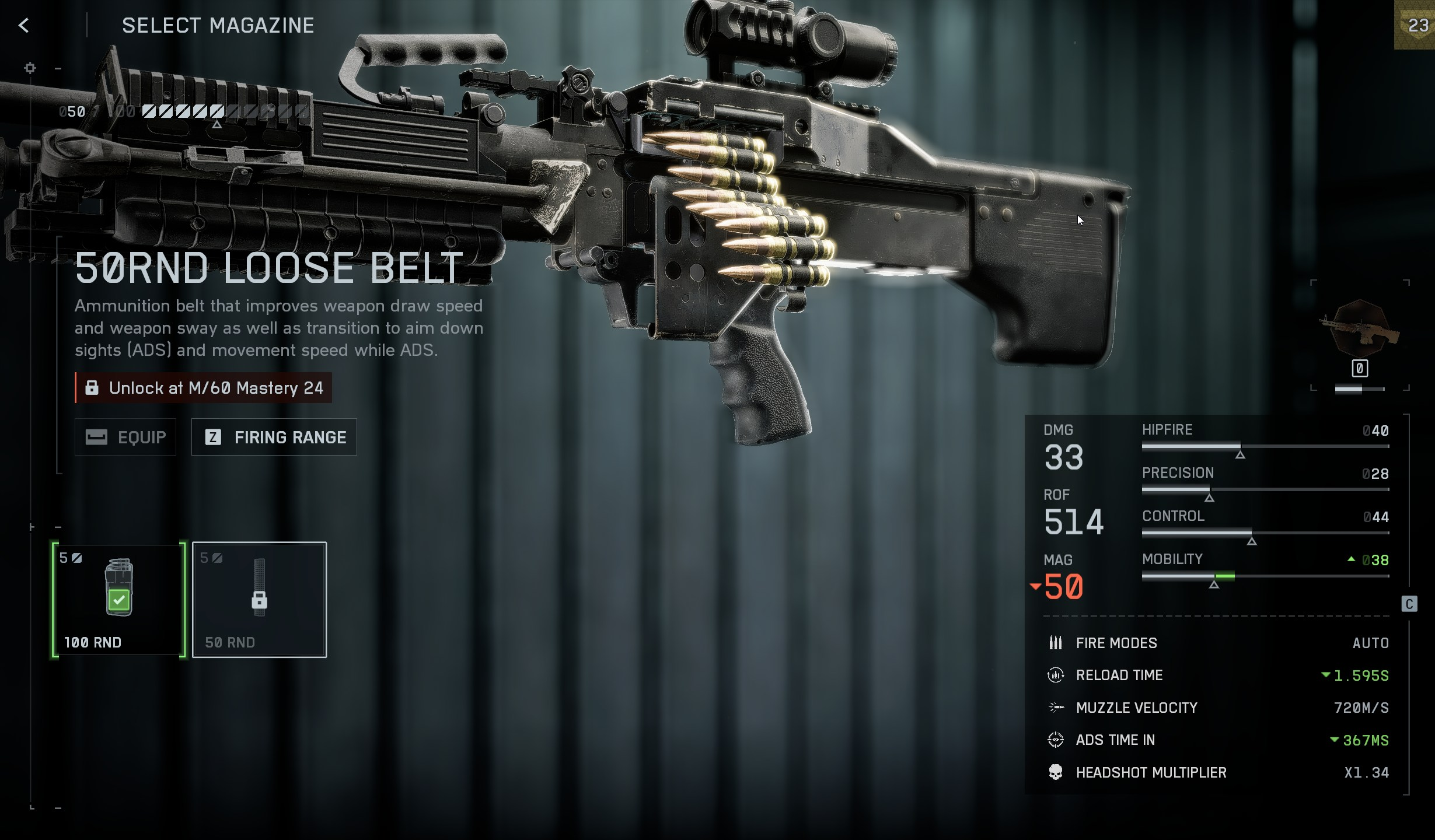The image size is (1435, 840).
Task: Choose the locked 50 RND belt slot
Action: 259,599
